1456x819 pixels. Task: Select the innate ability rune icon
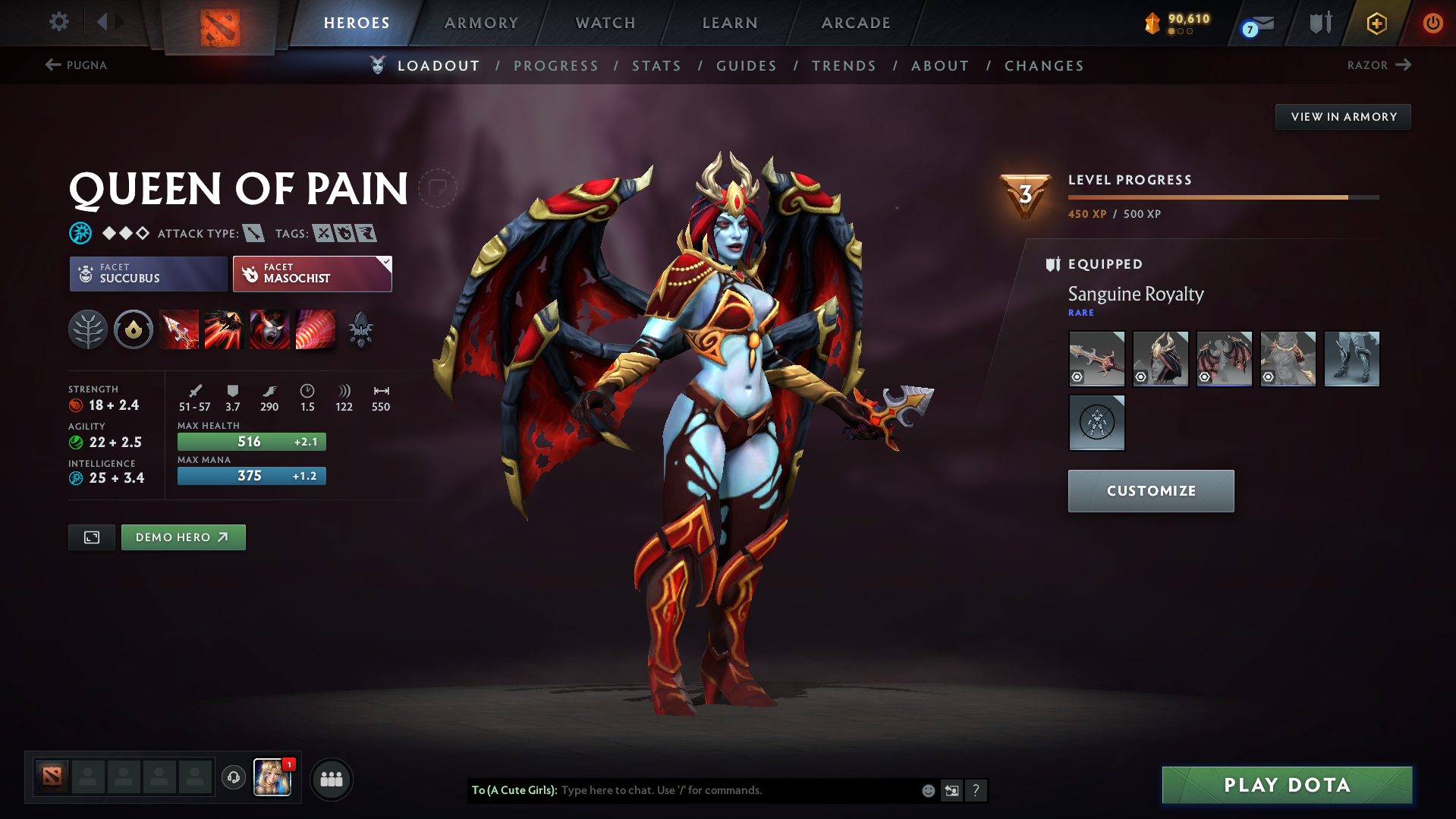point(134,329)
